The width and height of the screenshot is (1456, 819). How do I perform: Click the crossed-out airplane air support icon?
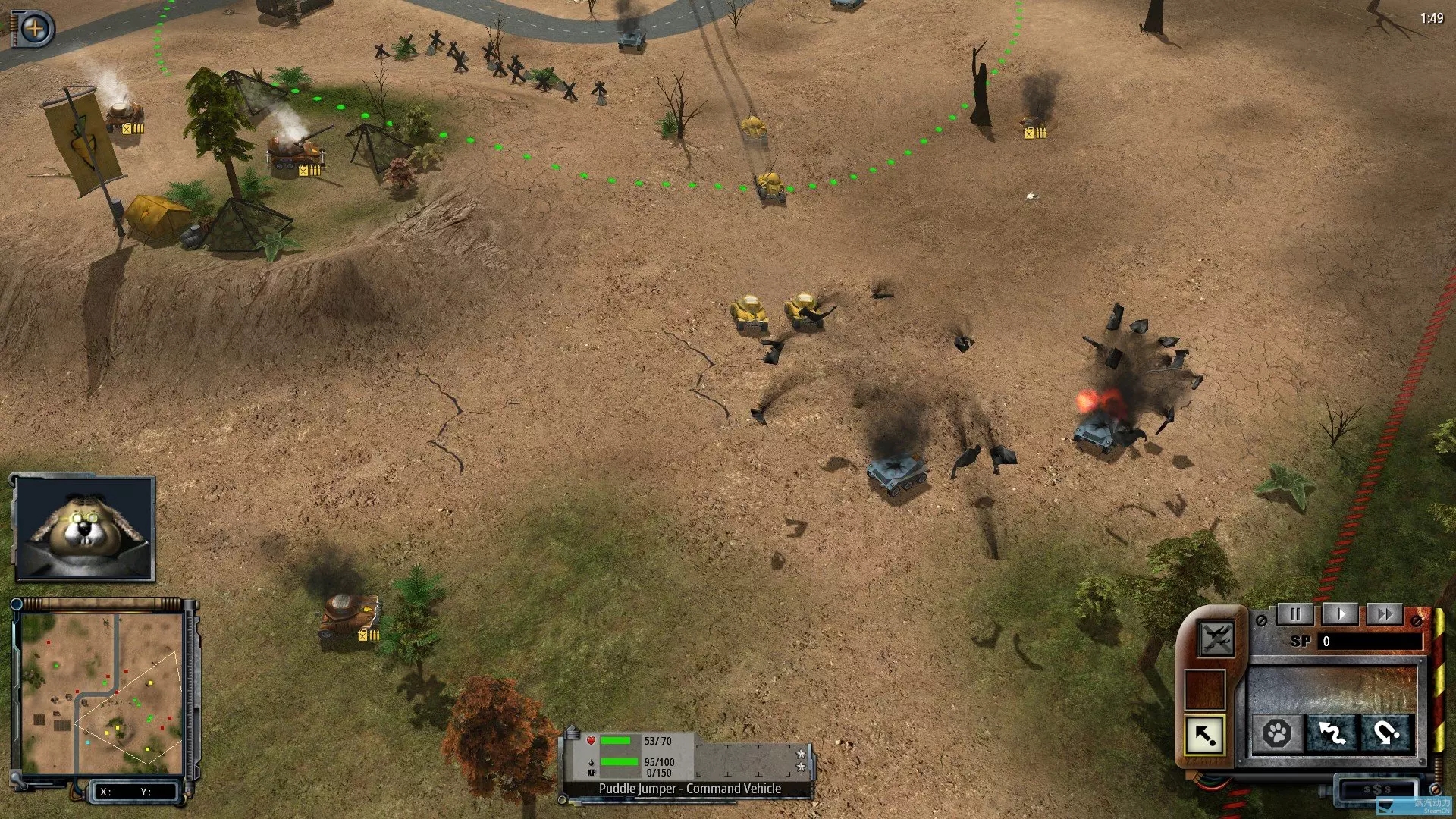[1216, 638]
